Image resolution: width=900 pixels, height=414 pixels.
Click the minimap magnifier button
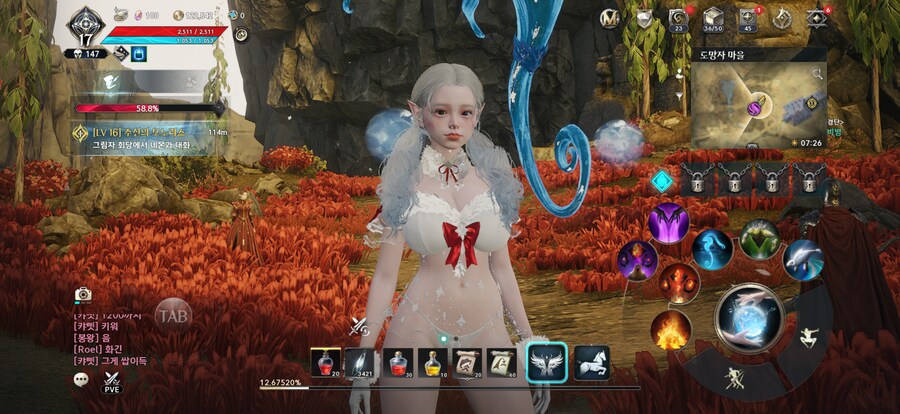pyautogui.click(x=816, y=73)
